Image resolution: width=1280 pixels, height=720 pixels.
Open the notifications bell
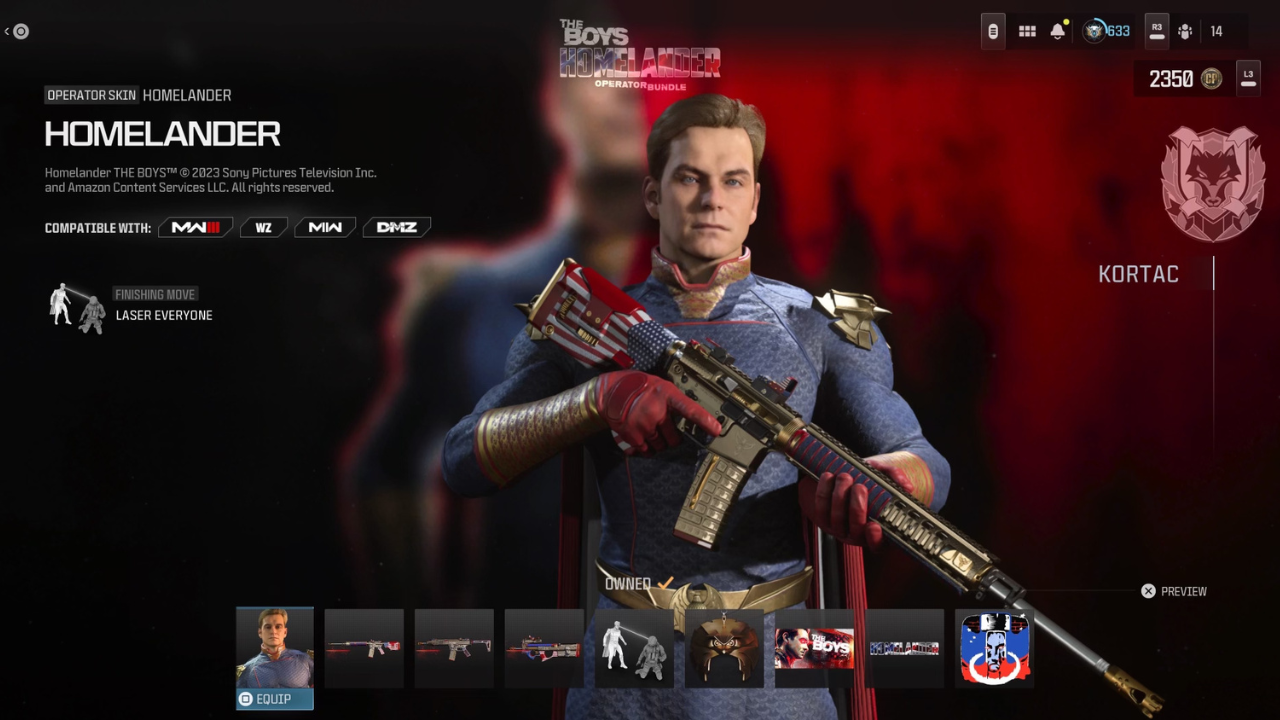(x=1057, y=31)
